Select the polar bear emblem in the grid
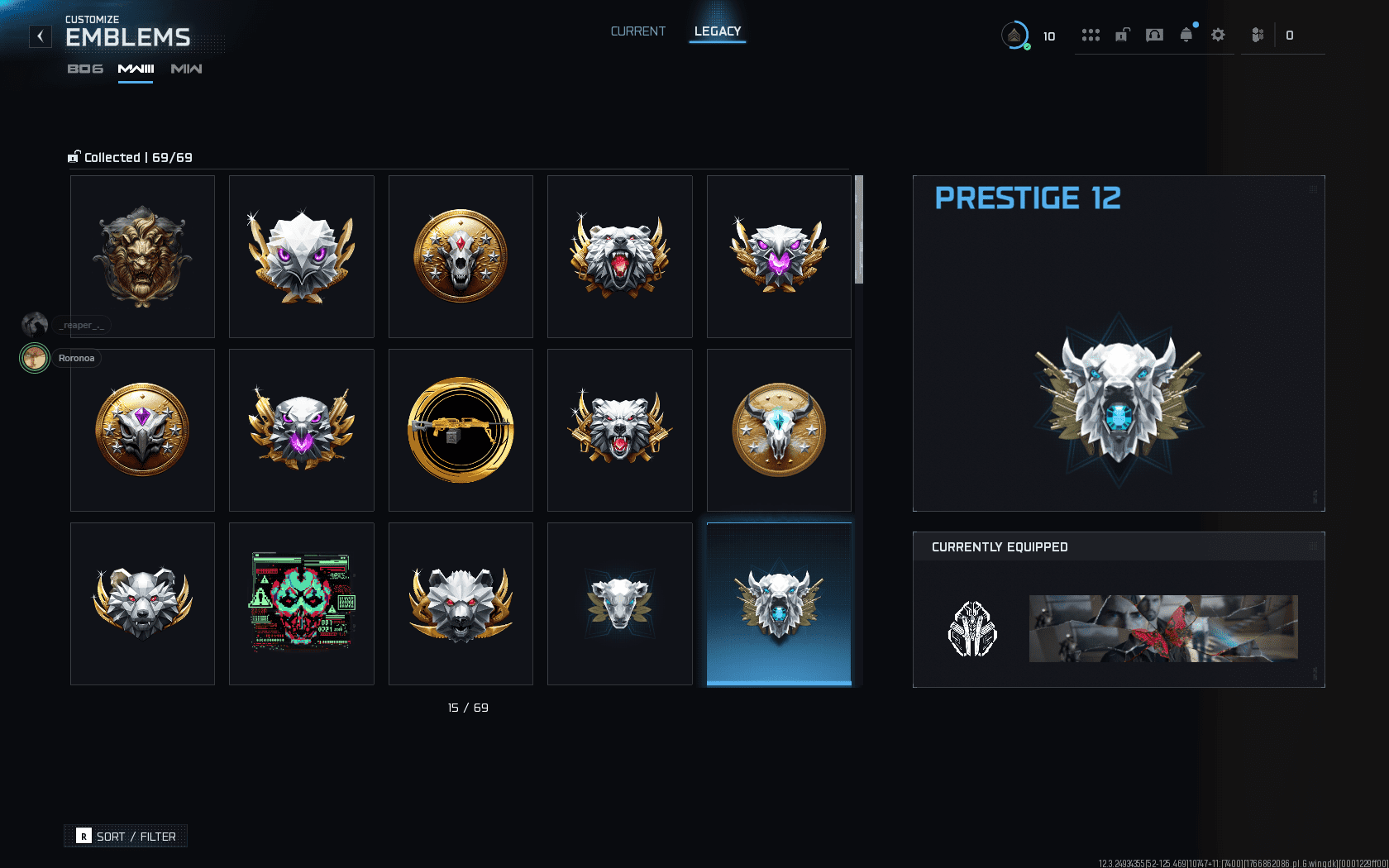 (620, 256)
